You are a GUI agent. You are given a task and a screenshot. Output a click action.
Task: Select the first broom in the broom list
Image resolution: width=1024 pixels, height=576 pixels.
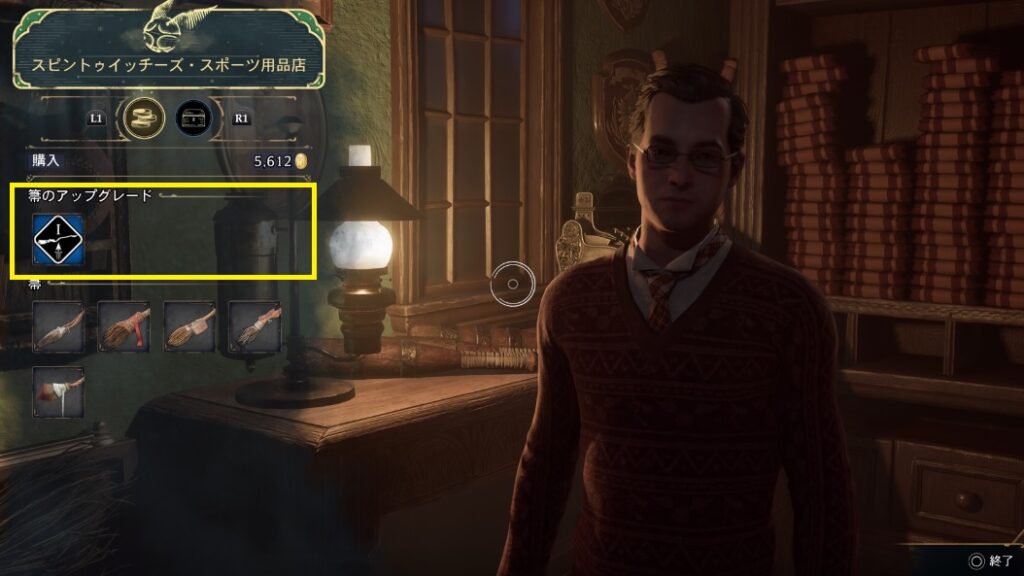tap(58, 326)
